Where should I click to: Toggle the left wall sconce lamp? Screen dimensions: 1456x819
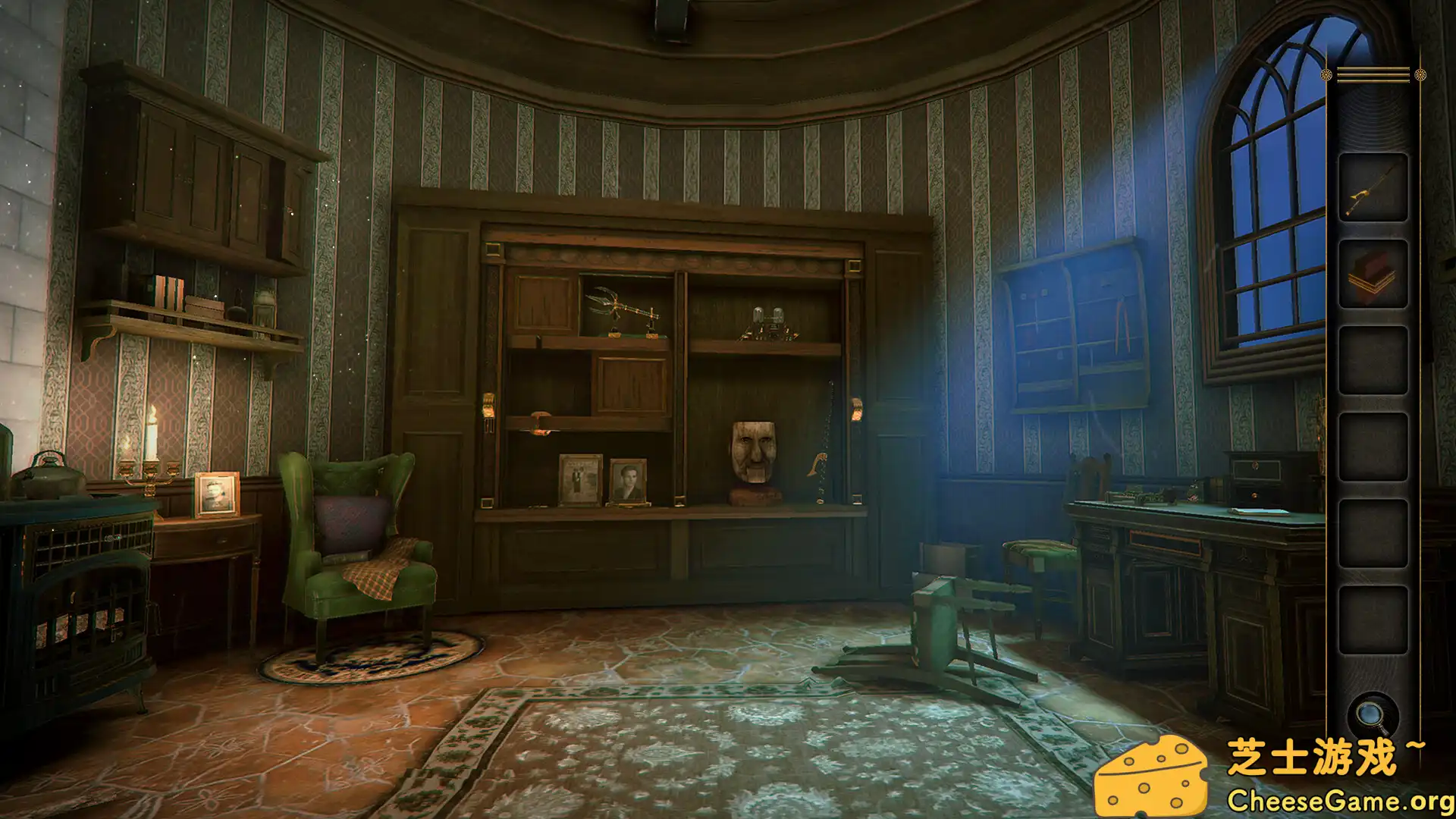click(x=490, y=406)
